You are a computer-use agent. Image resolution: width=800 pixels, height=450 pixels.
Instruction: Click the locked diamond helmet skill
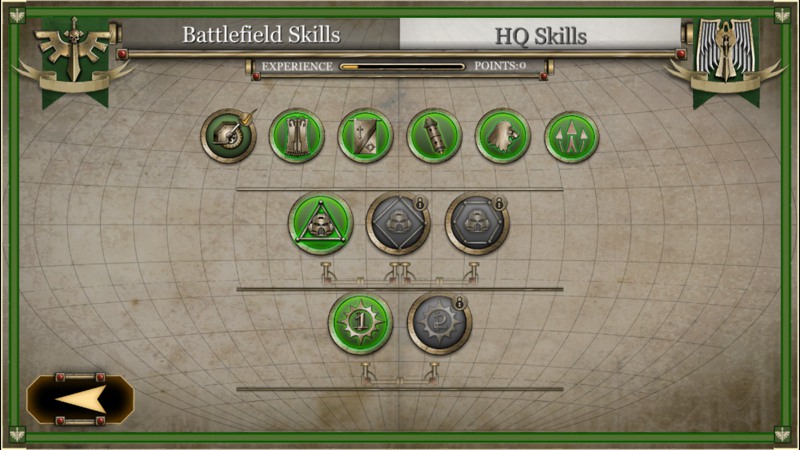click(x=398, y=223)
